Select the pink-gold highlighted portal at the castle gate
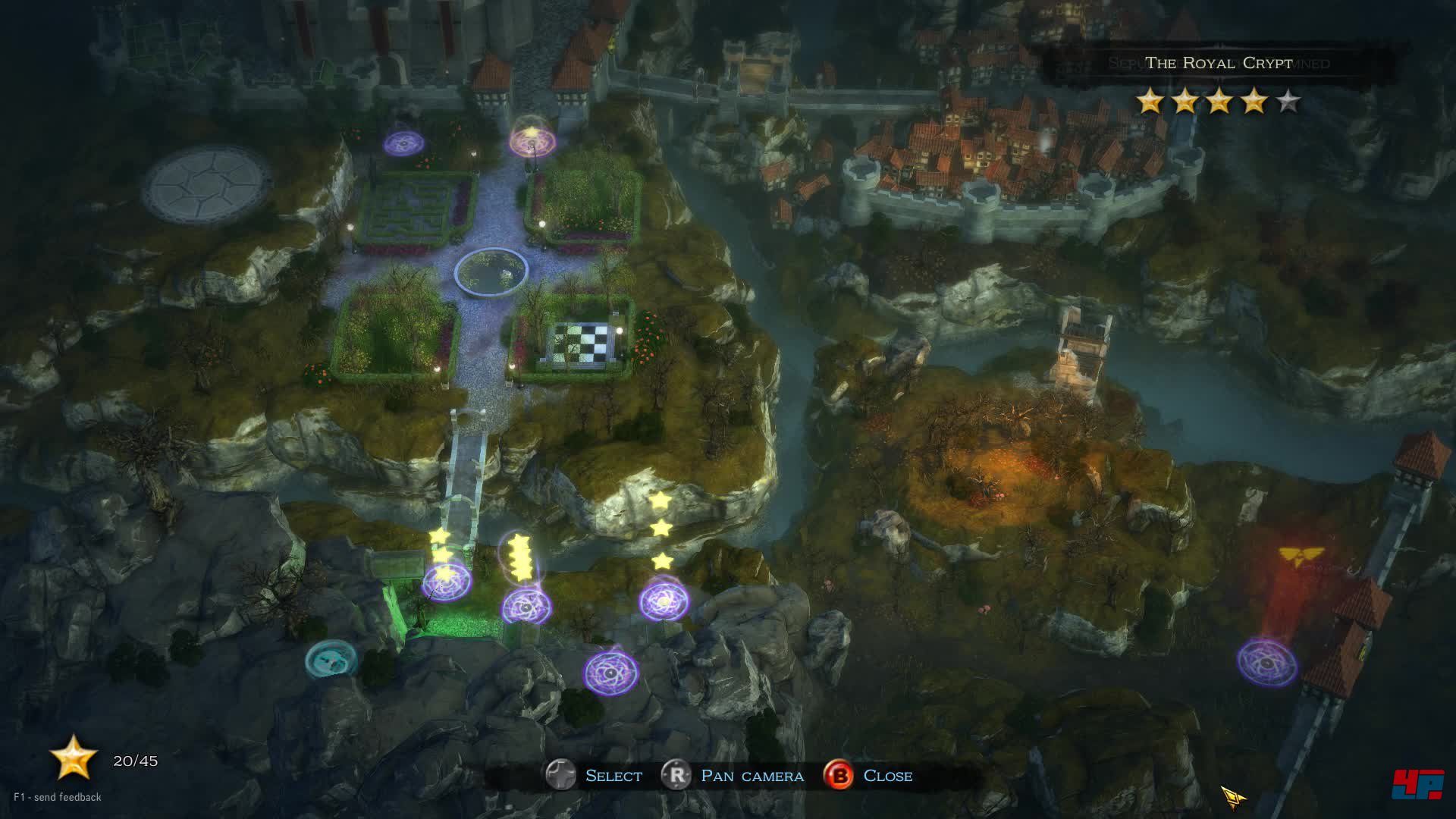This screenshot has width=1456, height=819. coord(532,140)
